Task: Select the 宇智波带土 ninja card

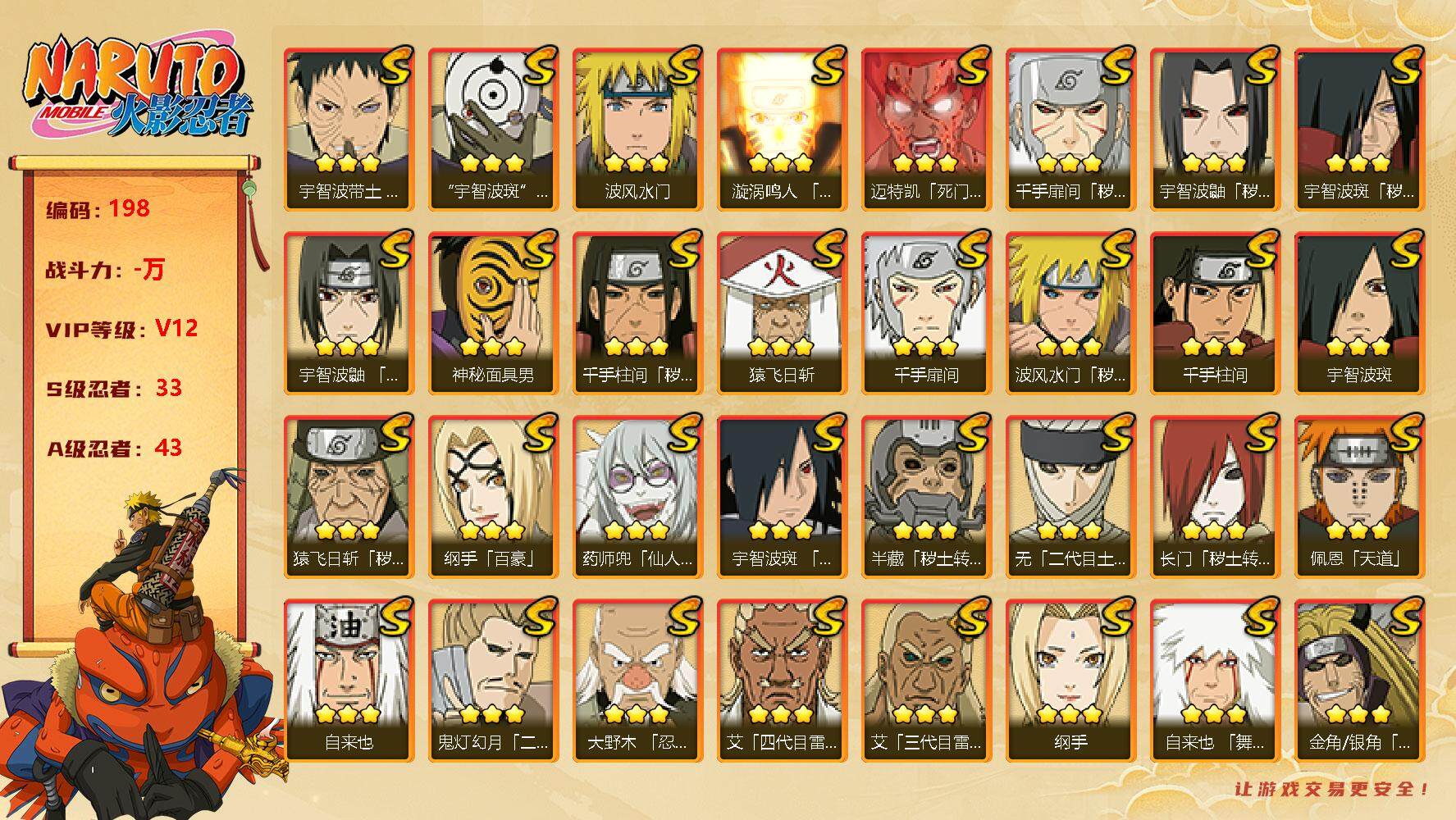Action: pyautogui.click(x=349, y=129)
